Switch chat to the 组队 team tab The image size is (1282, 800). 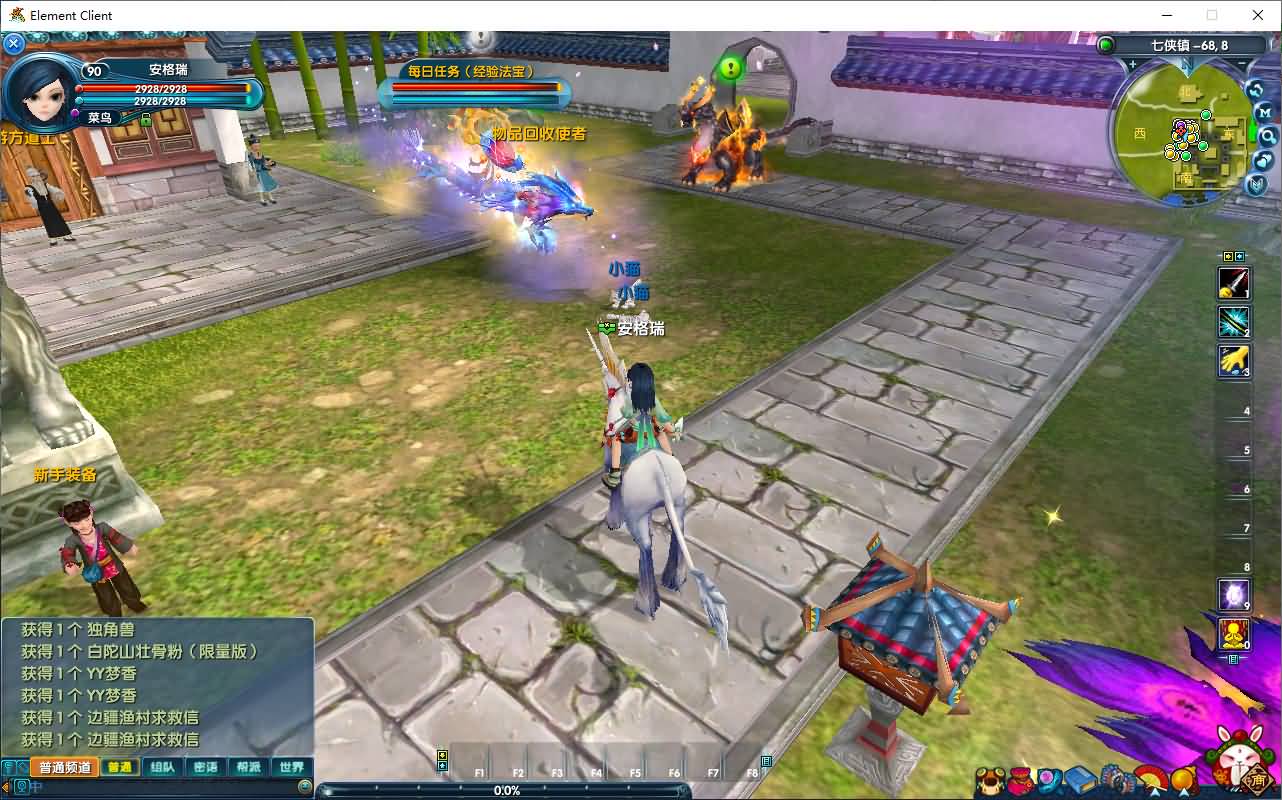(163, 768)
